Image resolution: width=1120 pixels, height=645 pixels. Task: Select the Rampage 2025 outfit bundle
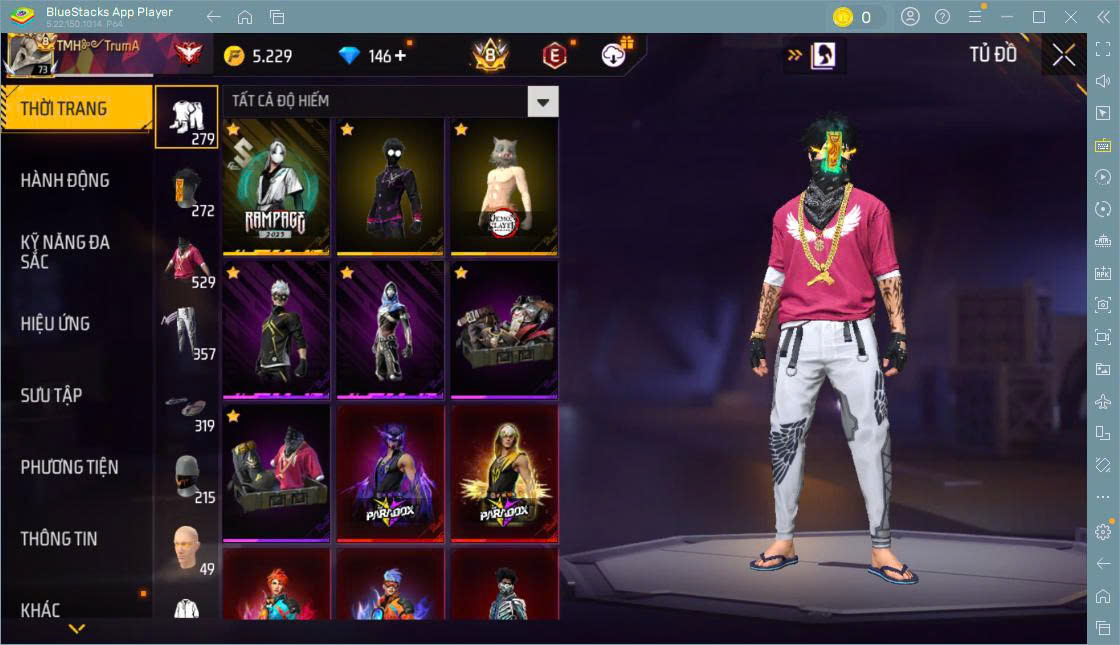276,185
